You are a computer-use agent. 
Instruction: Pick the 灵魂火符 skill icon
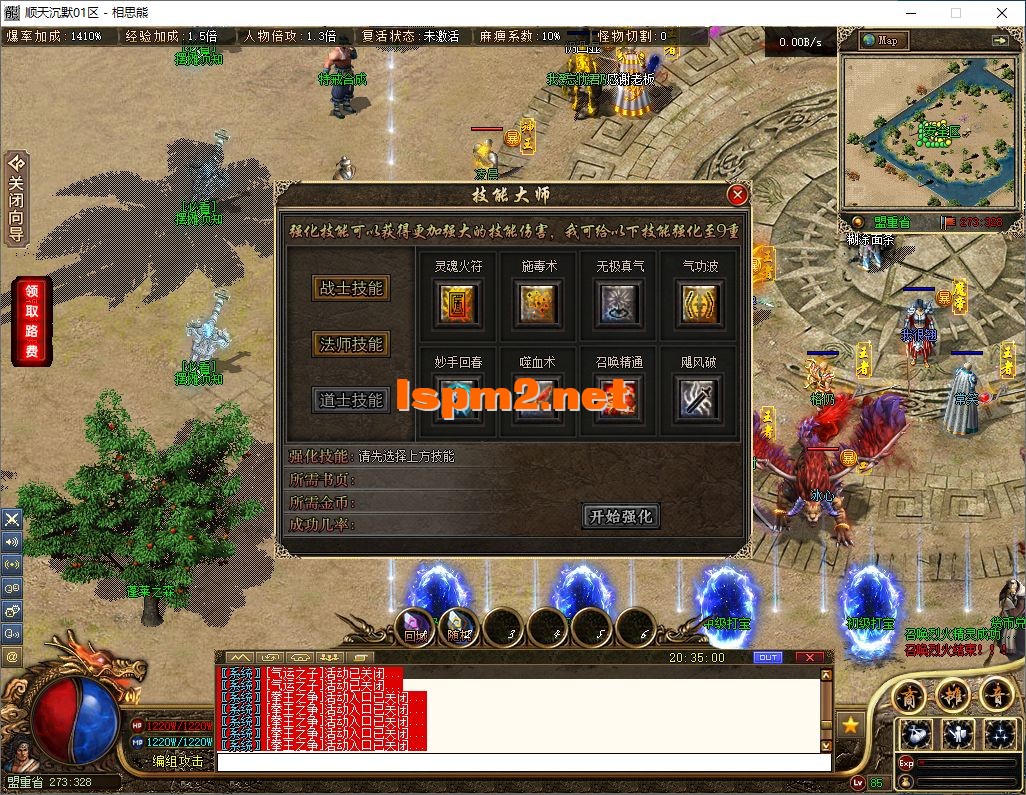(x=458, y=303)
